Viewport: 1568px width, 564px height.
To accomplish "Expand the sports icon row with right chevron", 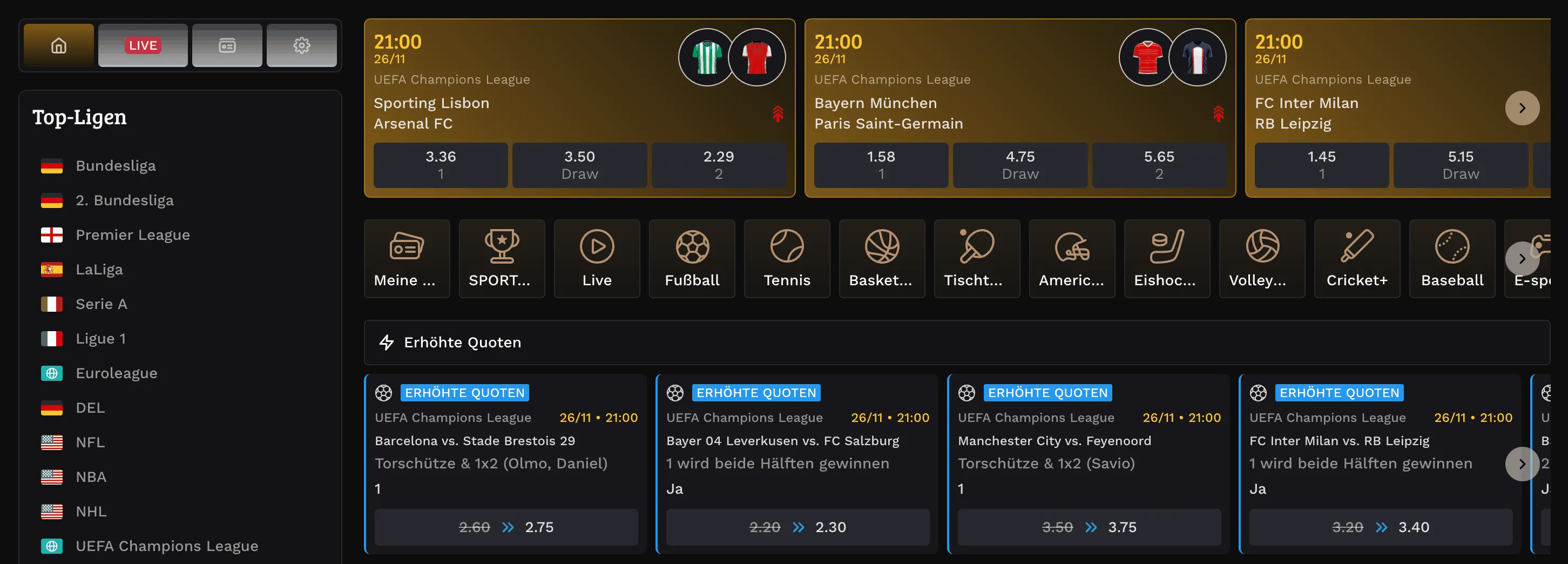I will click(x=1522, y=258).
